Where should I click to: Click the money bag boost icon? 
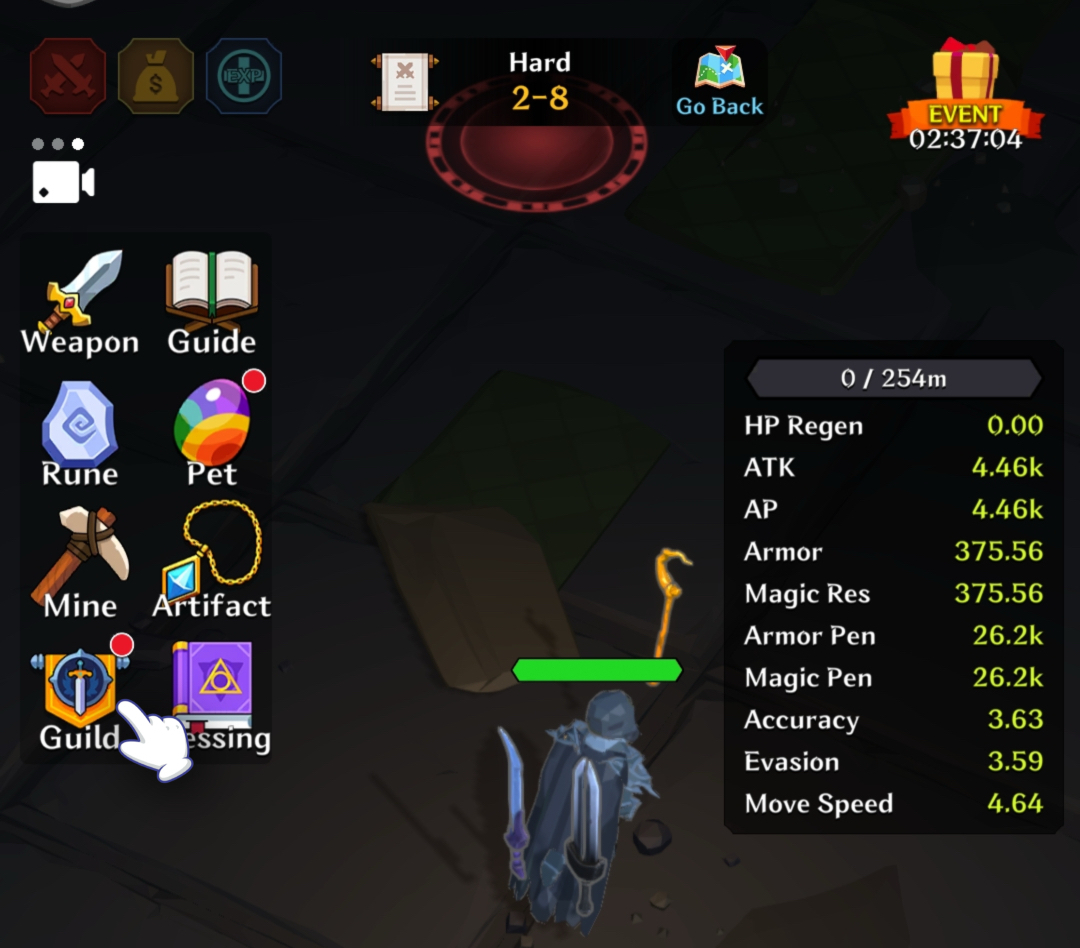tap(156, 76)
